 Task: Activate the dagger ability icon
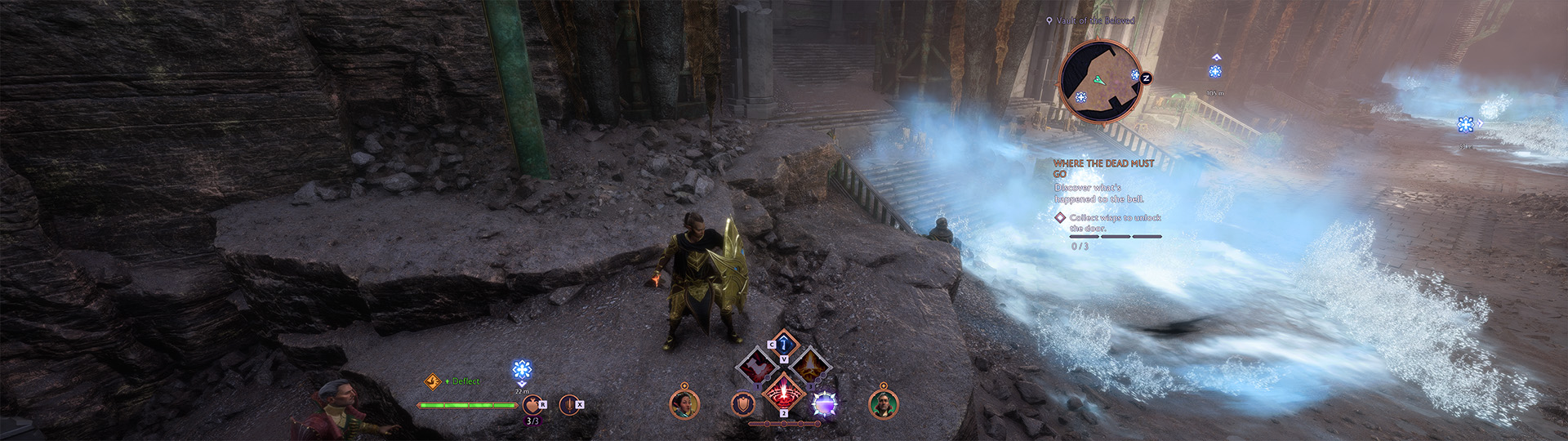[x=568, y=404]
